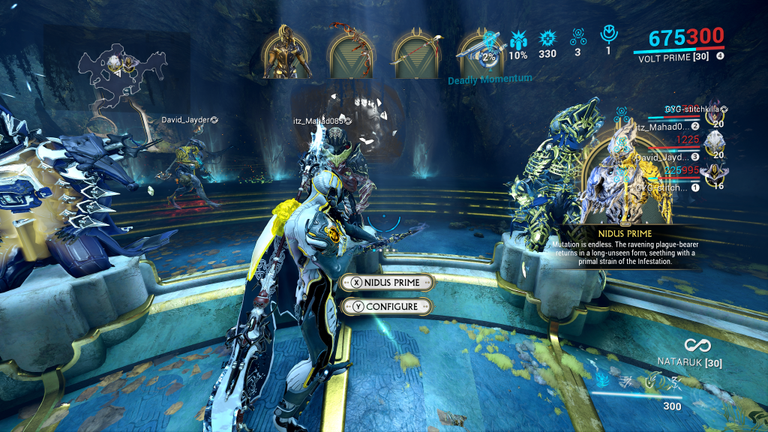Select the Nidus Prime option
The image size is (768, 432).
[387, 283]
